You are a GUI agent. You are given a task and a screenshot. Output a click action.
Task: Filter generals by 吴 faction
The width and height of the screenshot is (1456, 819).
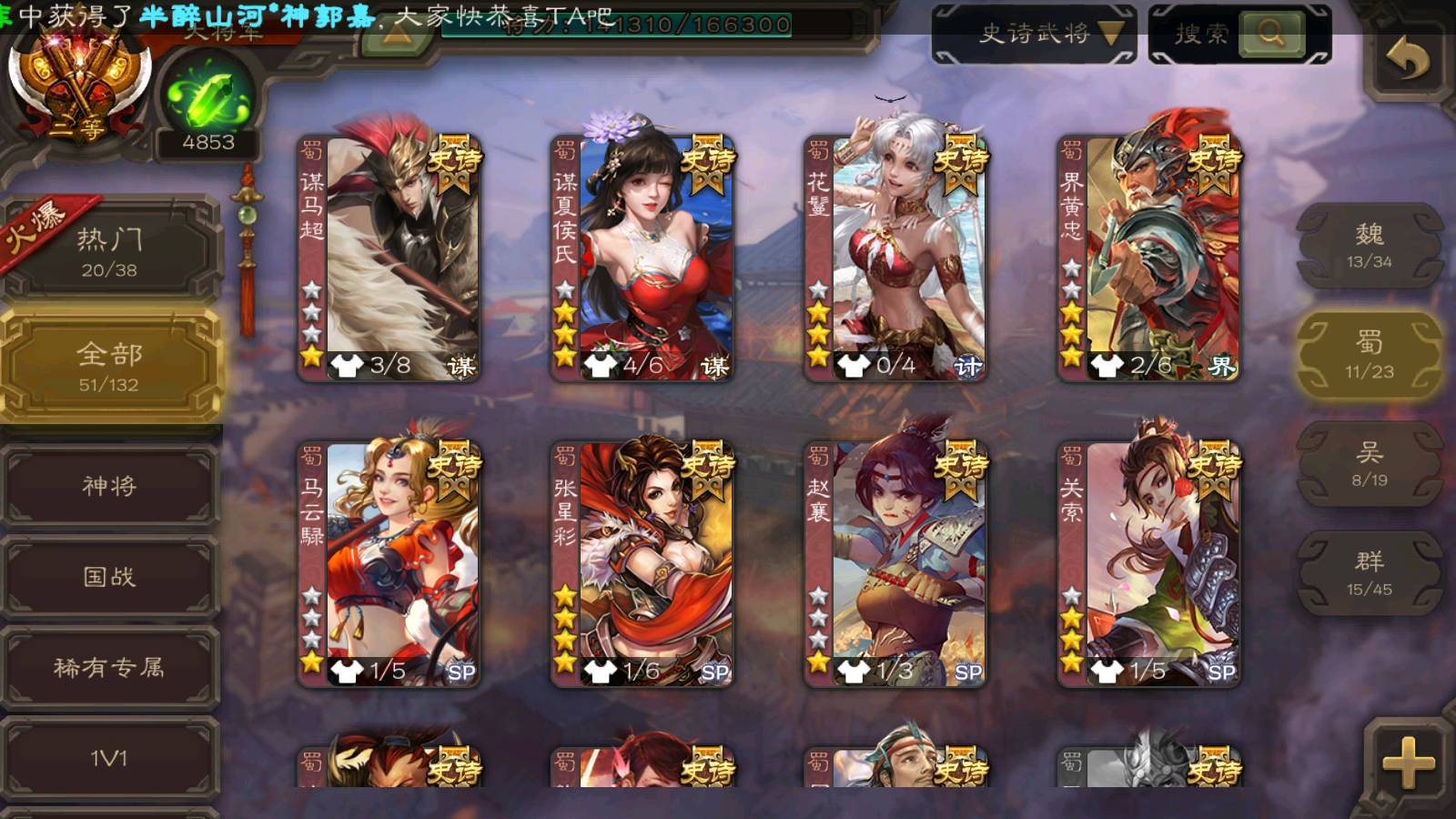point(1369,464)
